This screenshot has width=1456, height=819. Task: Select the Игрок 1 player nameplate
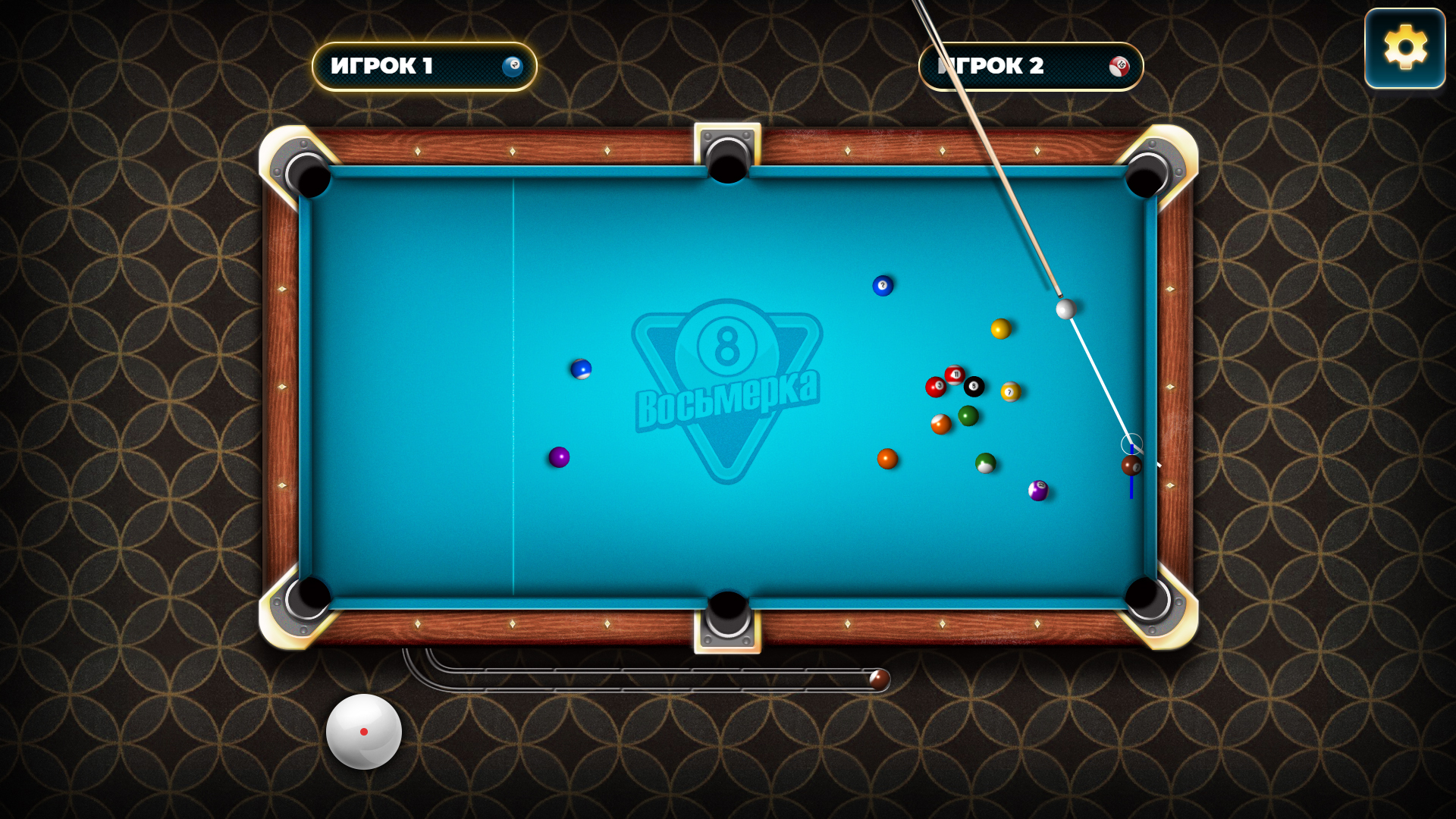tap(423, 67)
